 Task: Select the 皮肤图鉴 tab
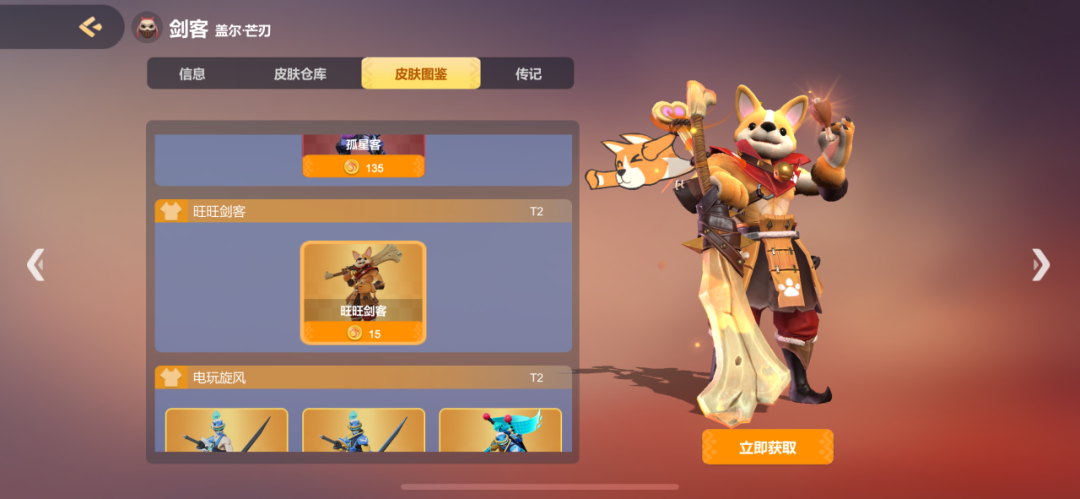[421, 74]
